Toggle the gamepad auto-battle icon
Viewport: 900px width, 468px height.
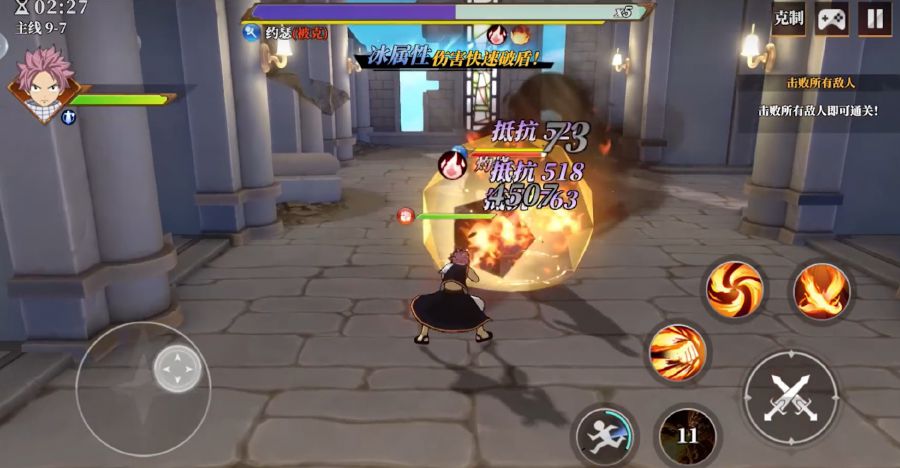(832, 18)
